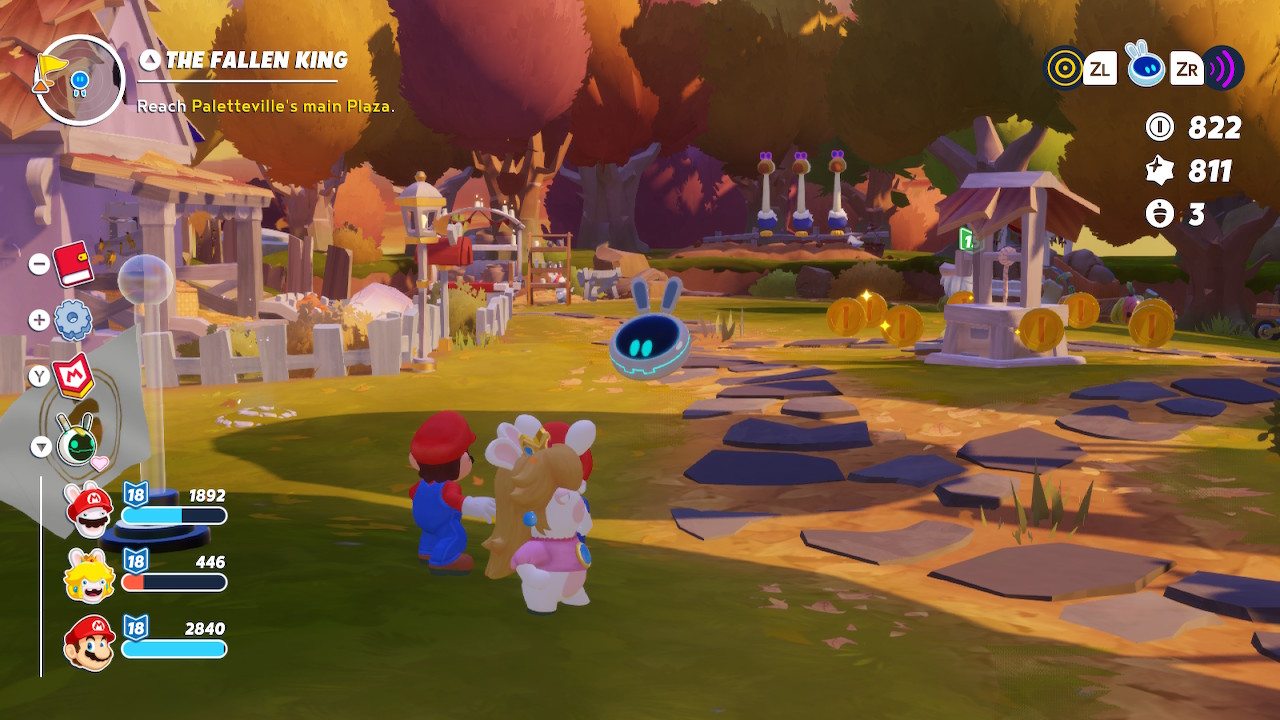Screen dimensions: 1280x720
Task: Choose the Rabbid Peach party portrait
Action: [x=89, y=575]
